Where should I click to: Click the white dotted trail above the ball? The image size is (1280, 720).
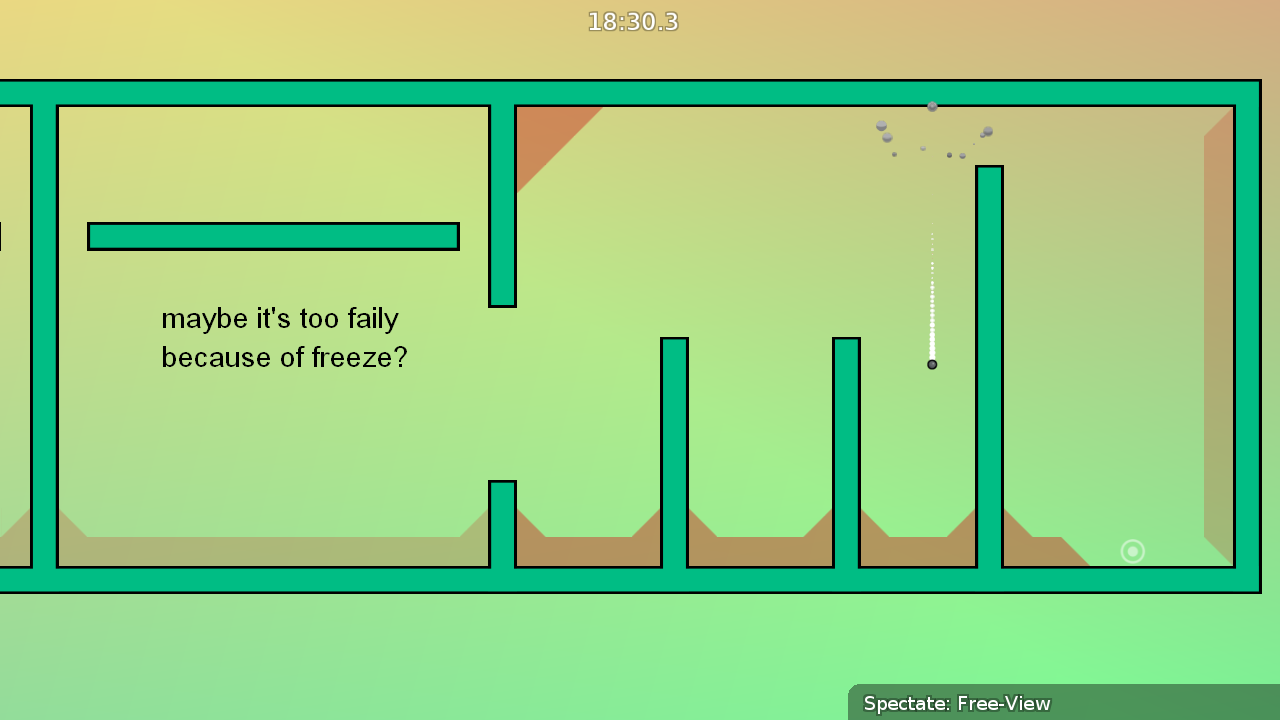931,290
